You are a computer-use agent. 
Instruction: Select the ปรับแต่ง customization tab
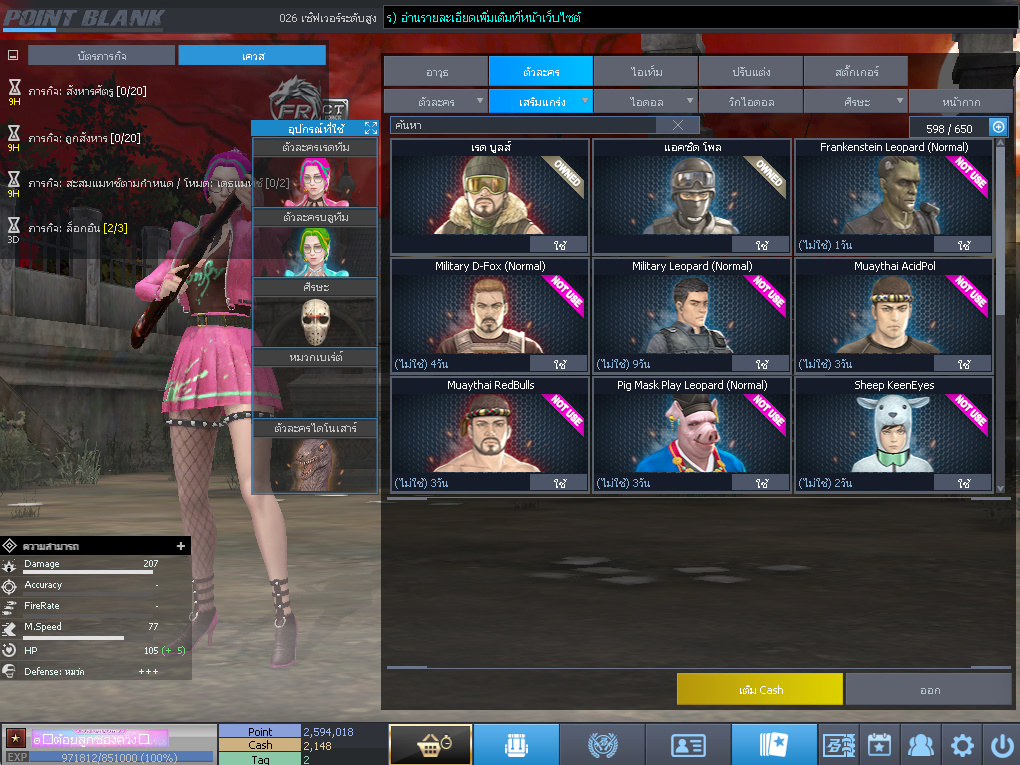point(750,72)
